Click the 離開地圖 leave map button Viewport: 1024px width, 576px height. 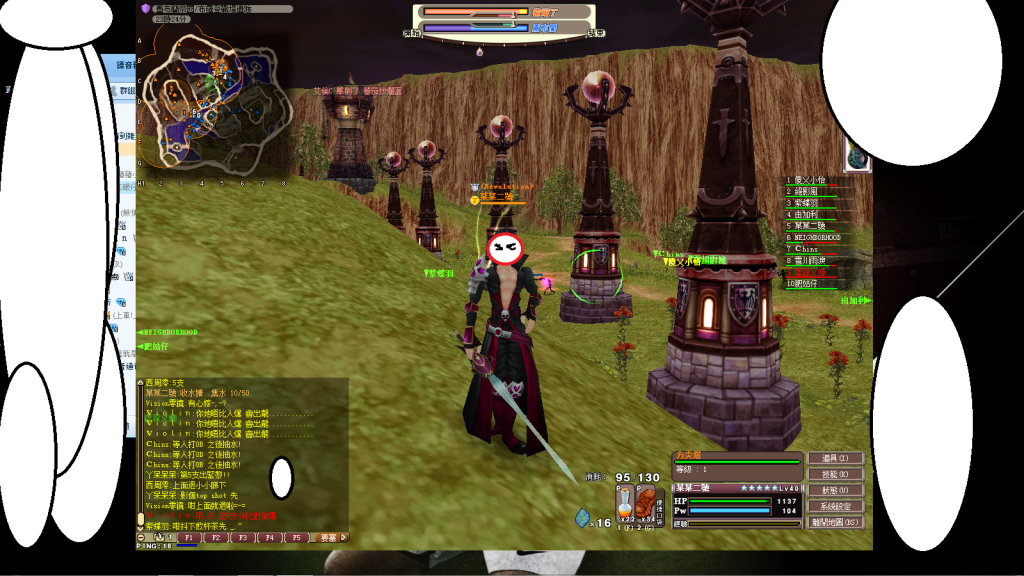[x=835, y=522]
